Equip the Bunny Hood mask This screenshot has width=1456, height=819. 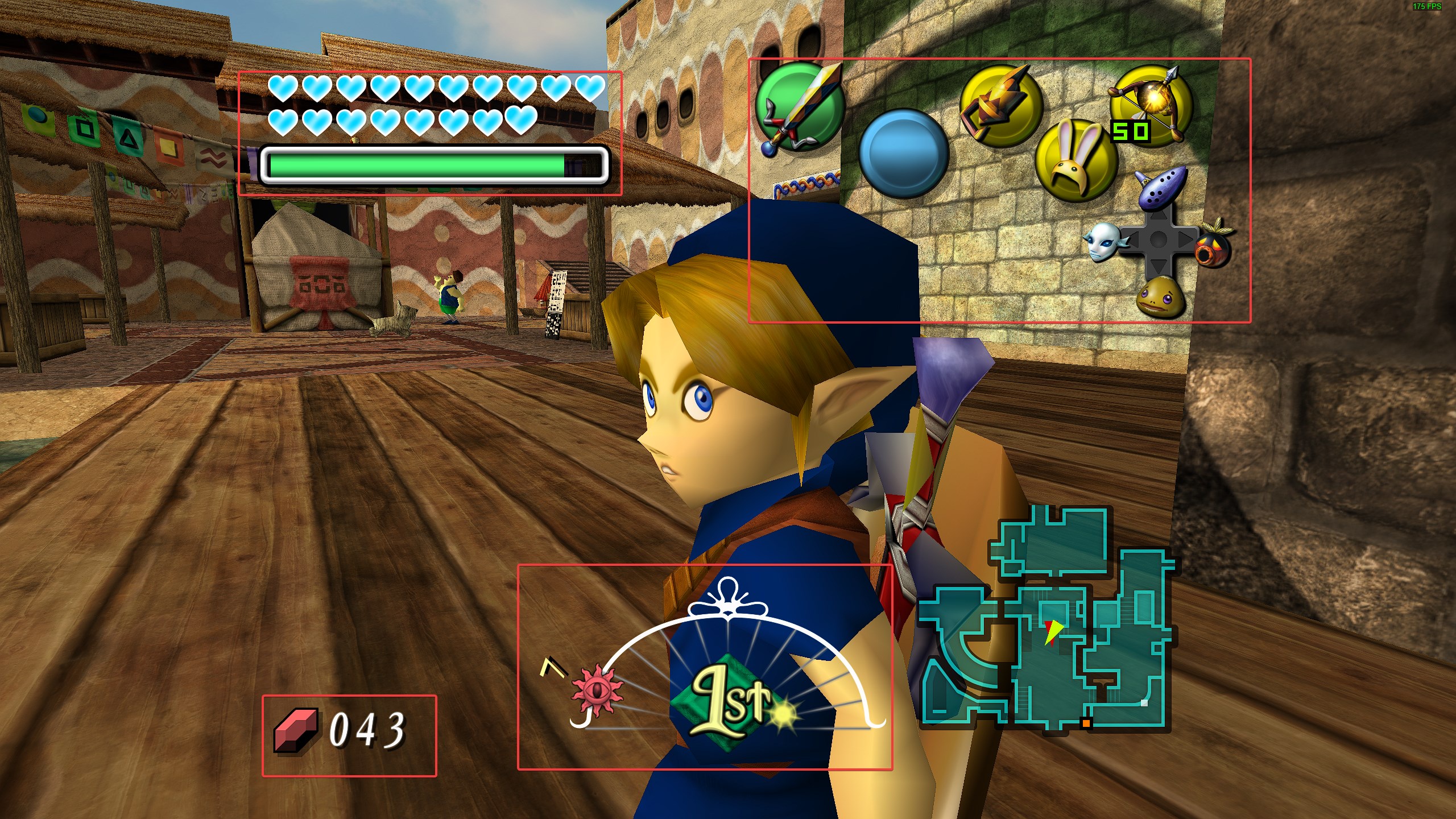[x=1075, y=161]
